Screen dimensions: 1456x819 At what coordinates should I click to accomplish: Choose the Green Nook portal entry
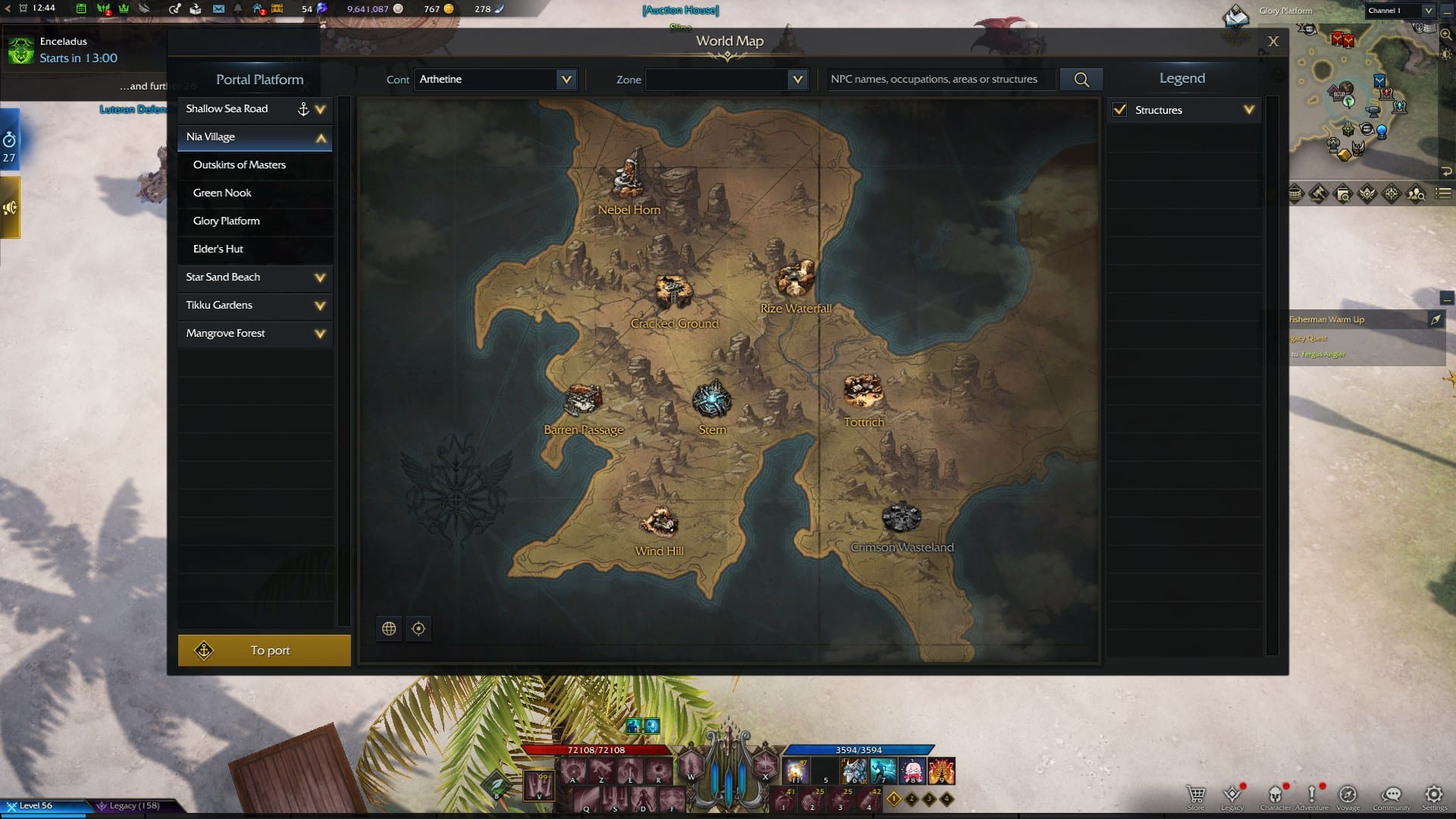222,193
